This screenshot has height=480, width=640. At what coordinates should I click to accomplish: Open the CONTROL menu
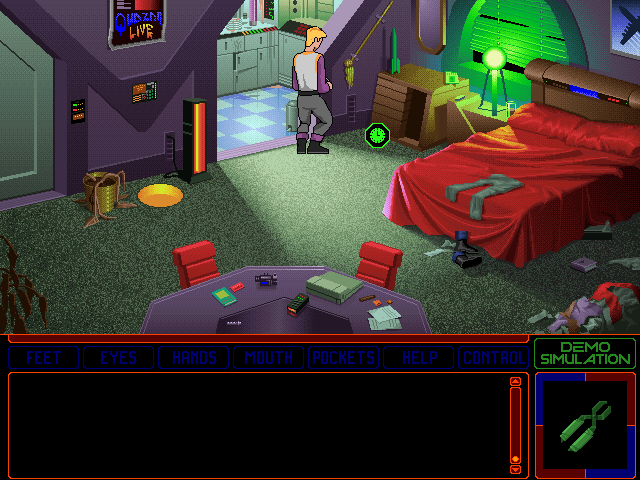pos(492,358)
